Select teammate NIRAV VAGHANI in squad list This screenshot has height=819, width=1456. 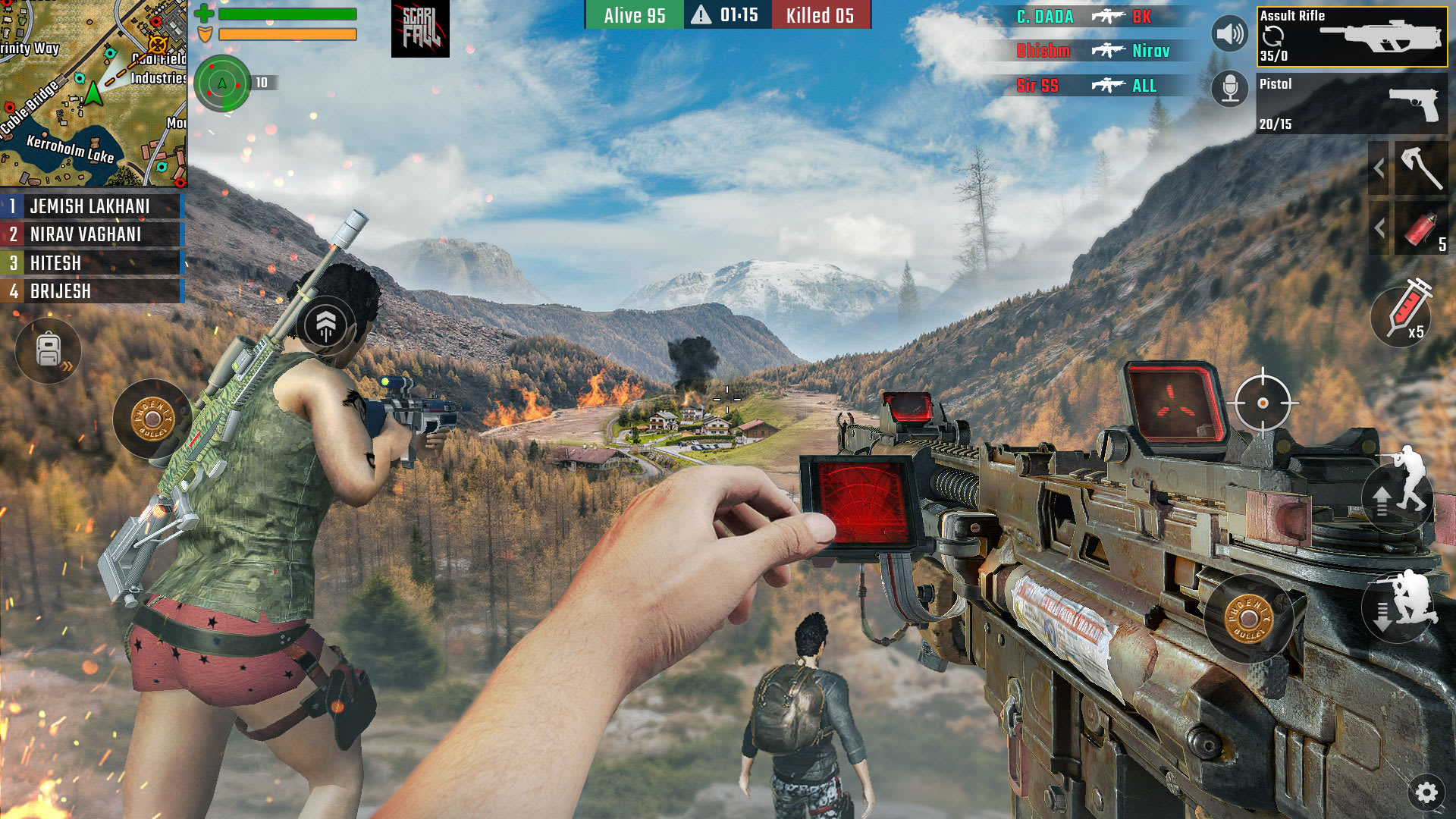click(91, 234)
